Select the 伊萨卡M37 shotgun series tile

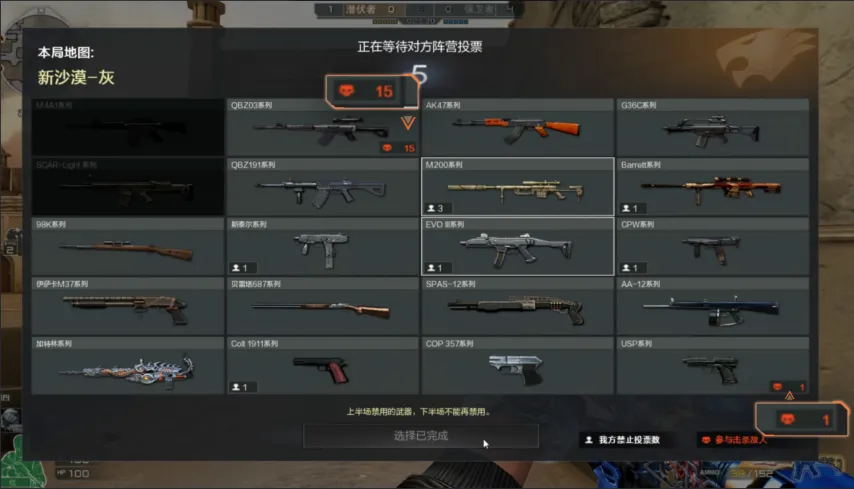pos(127,306)
